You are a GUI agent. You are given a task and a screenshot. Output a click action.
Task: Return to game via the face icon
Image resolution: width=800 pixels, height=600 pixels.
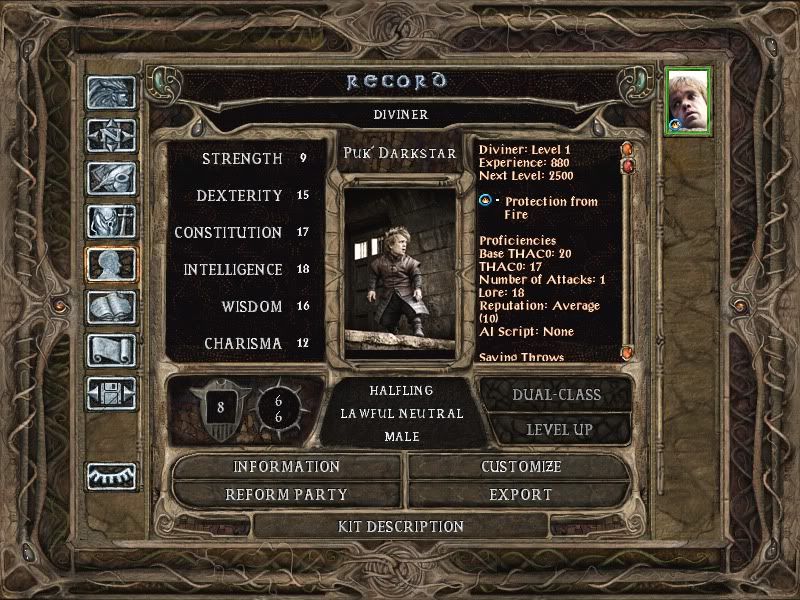[x=110, y=92]
